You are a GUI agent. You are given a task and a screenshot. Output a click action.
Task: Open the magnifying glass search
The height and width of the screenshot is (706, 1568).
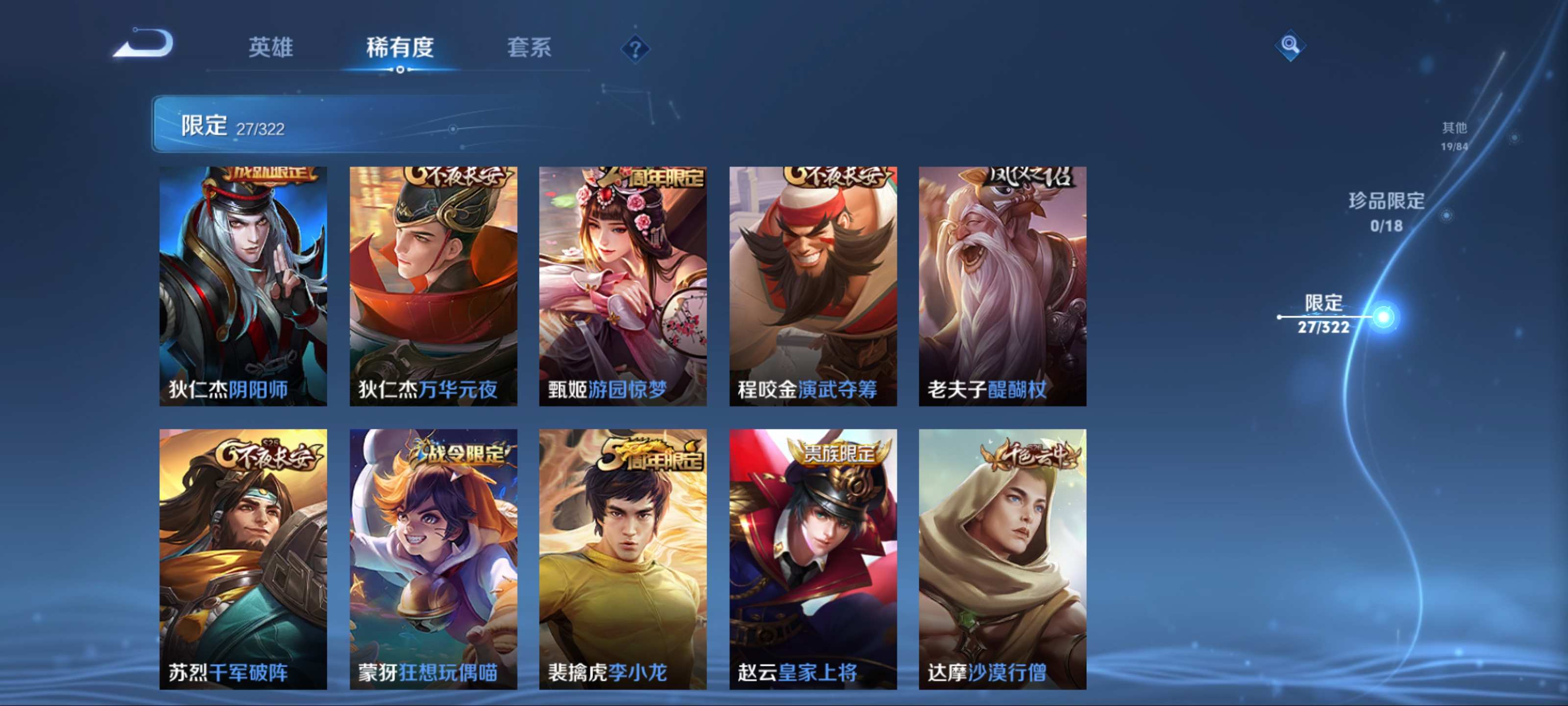(x=1290, y=45)
